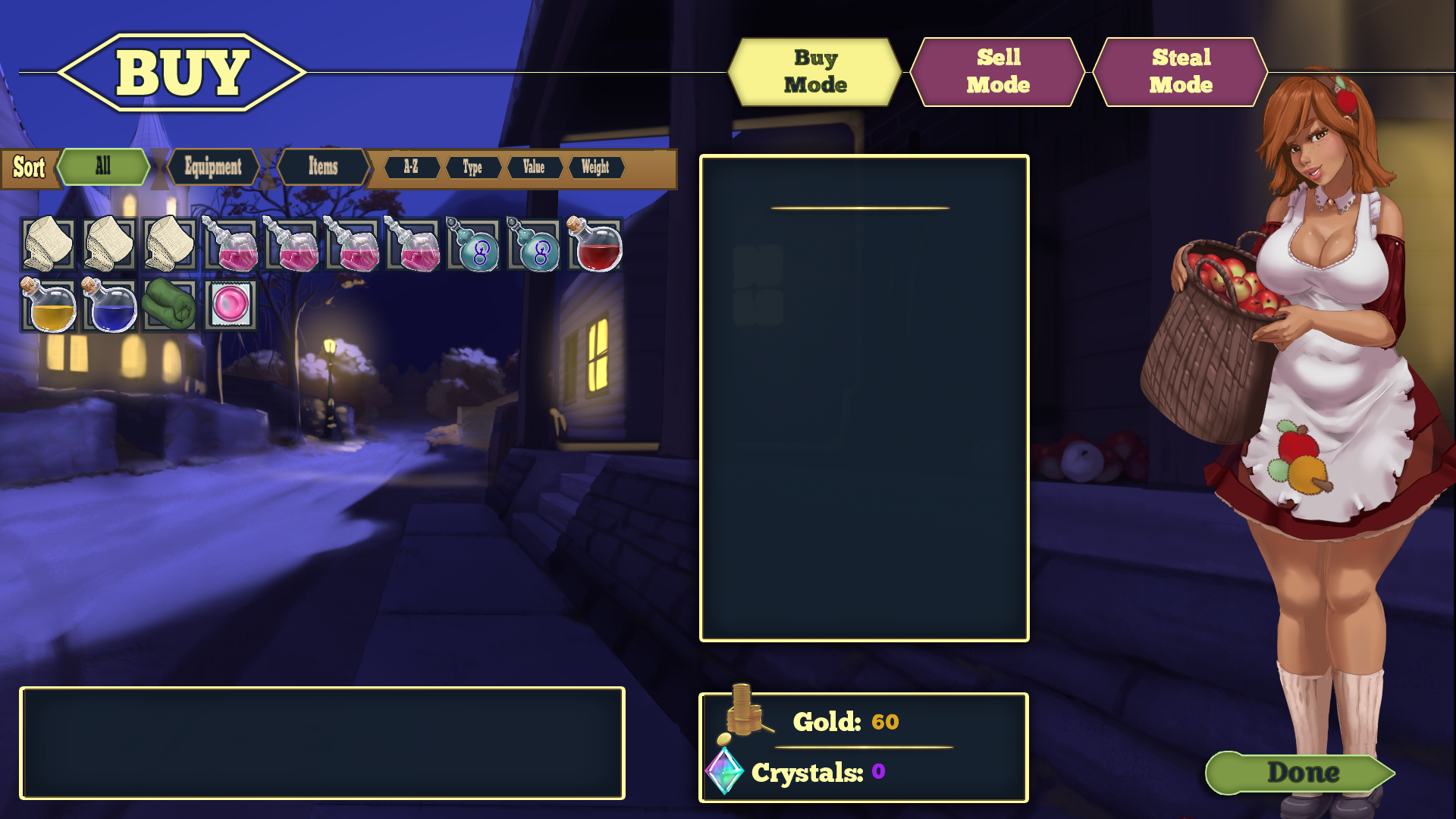Screen dimensions: 1456x819
Task: Select the yellow potion flask
Action: (x=49, y=306)
